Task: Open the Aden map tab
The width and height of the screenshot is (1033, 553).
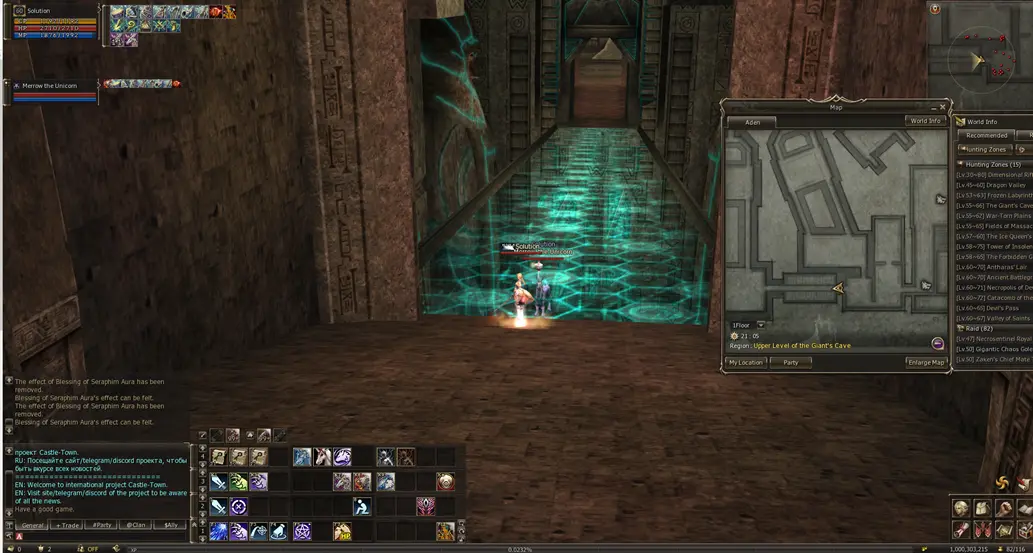Action: (752, 122)
